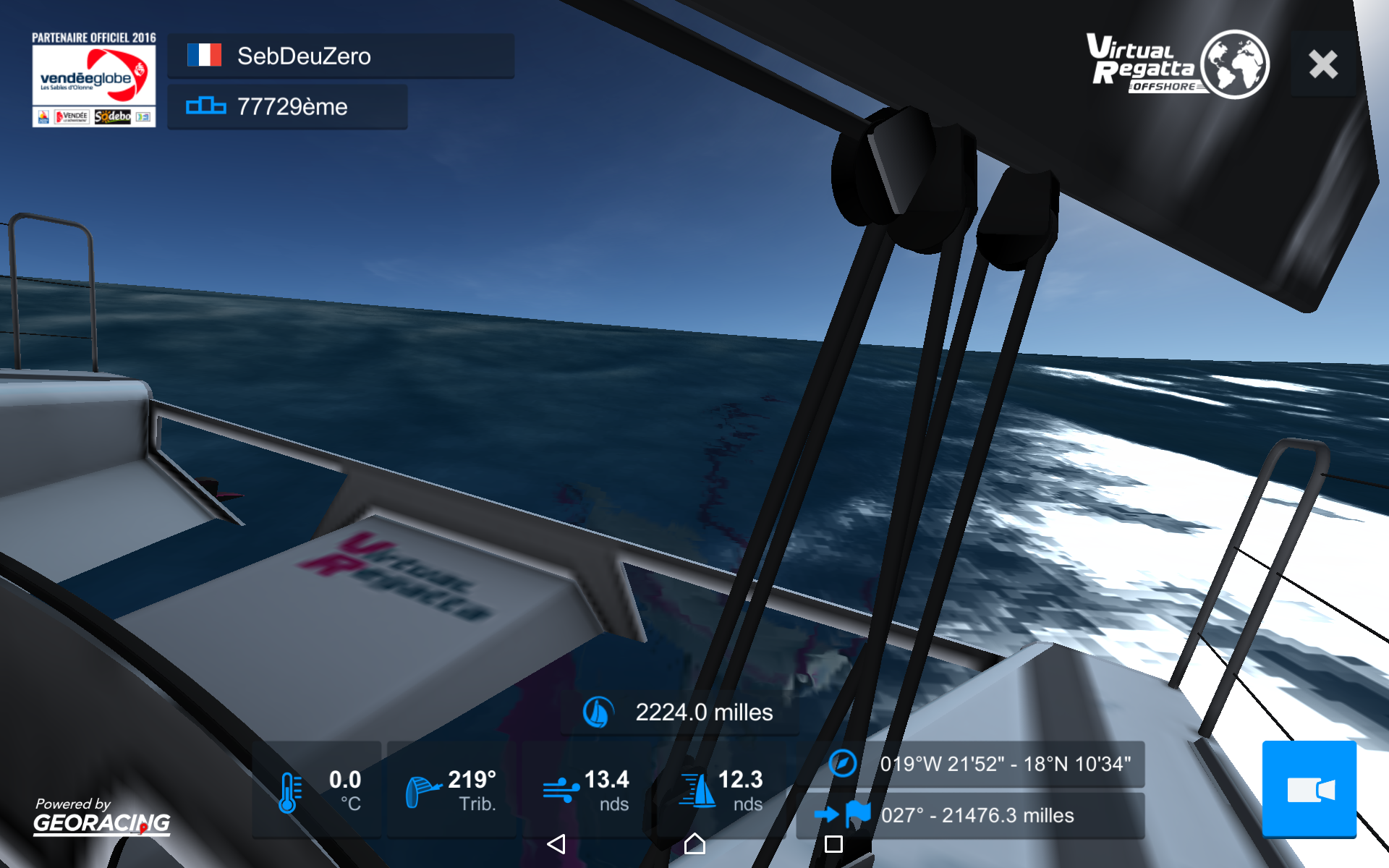Open the Vendée Globe partner logo

pos(93,81)
